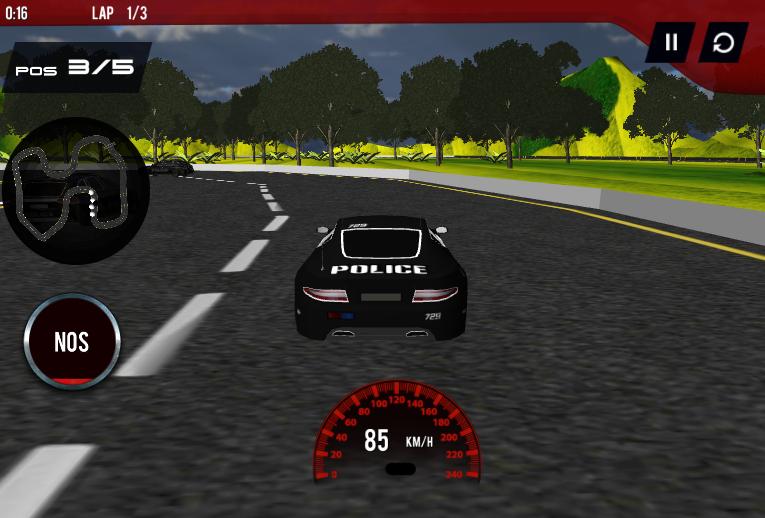
Task: Restart the race with the circular arrow
Action: tap(722, 42)
